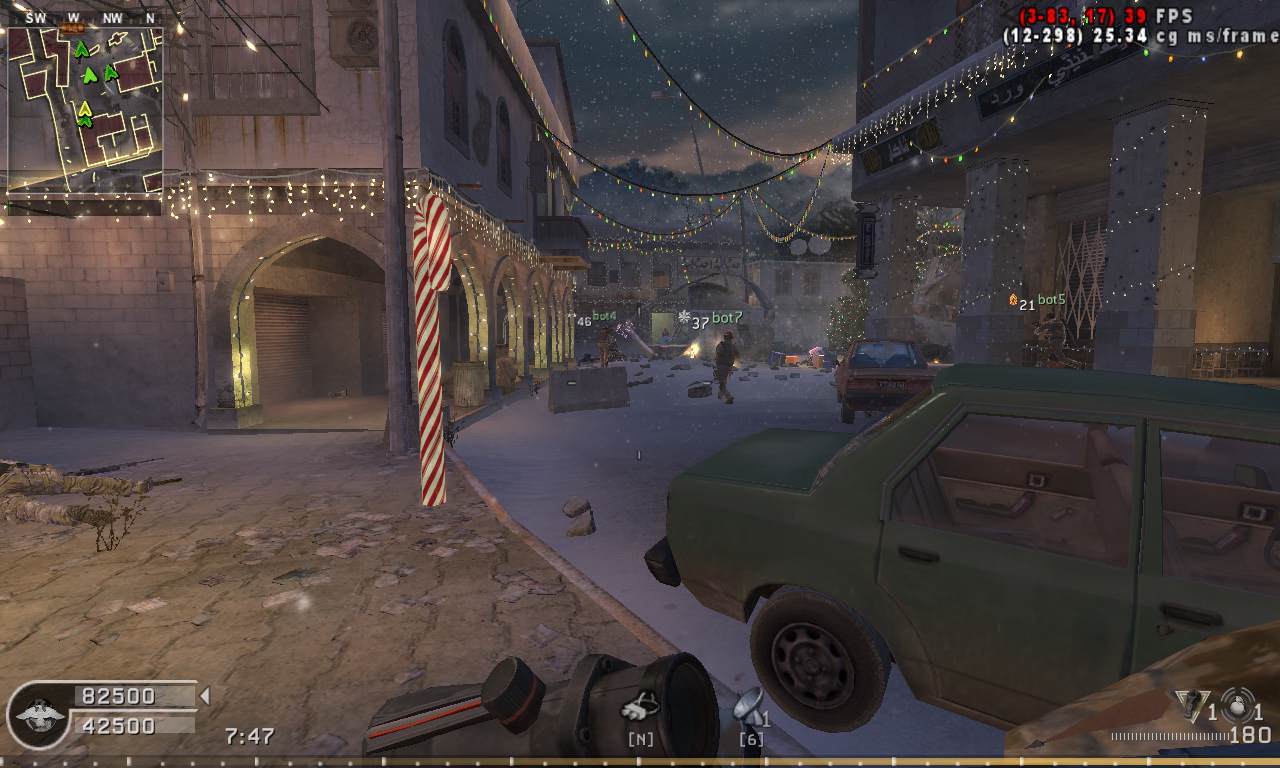Click the Marines eagle team emblem
The height and width of the screenshot is (768, 1280).
[x=38, y=714]
